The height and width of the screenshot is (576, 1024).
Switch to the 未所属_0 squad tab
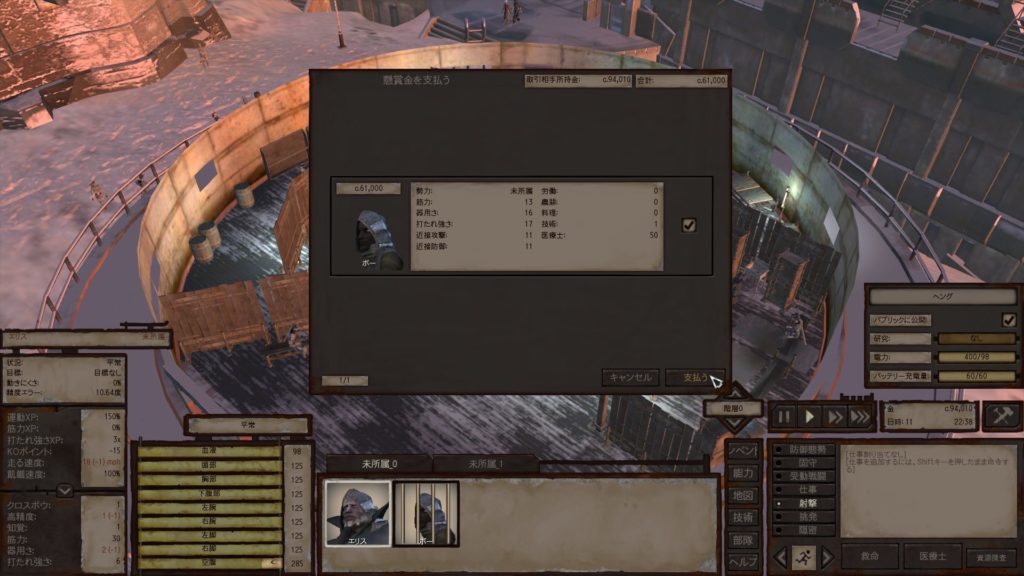[379, 464]
